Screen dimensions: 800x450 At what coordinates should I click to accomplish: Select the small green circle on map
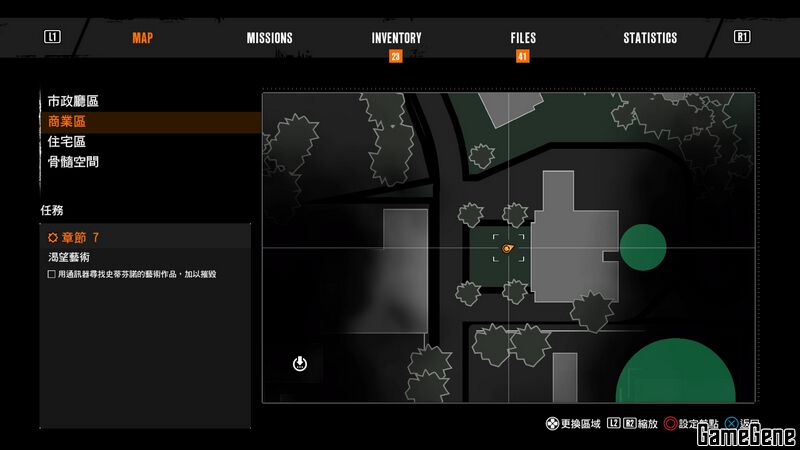coord(643,247)
